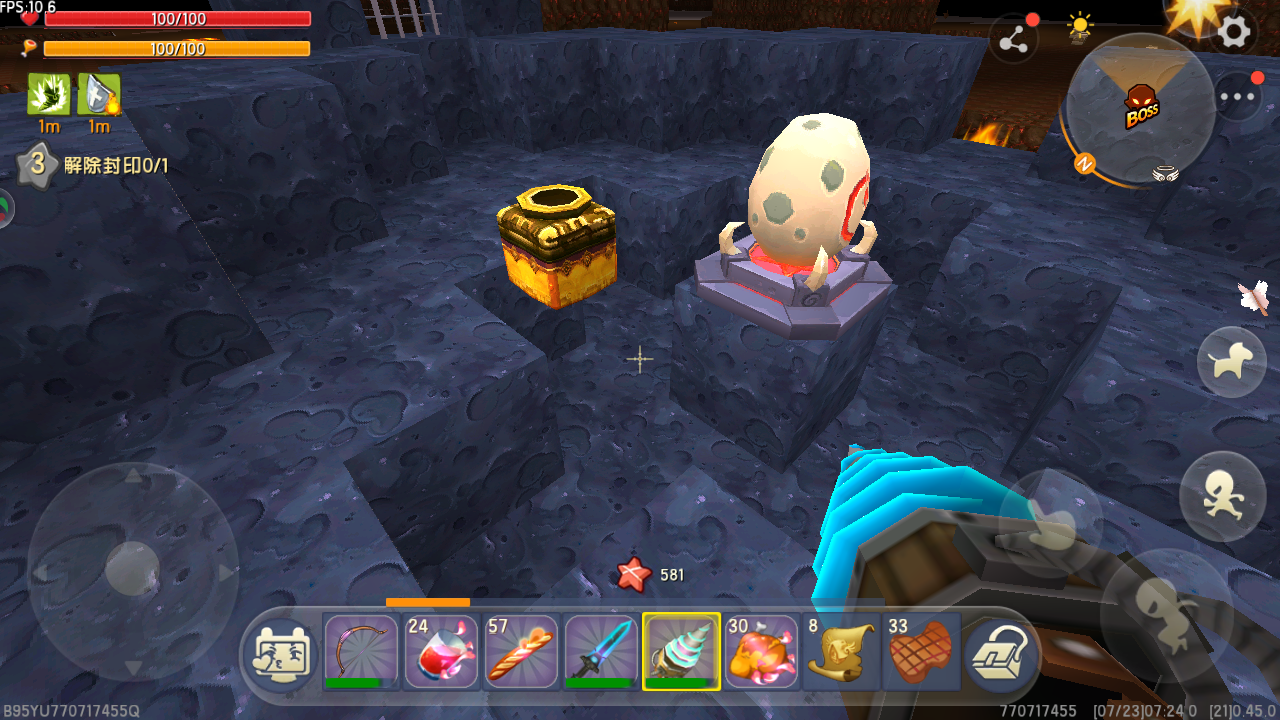Open the gear settings menu
The image size is (1280, 720).
pos(1234,32)
